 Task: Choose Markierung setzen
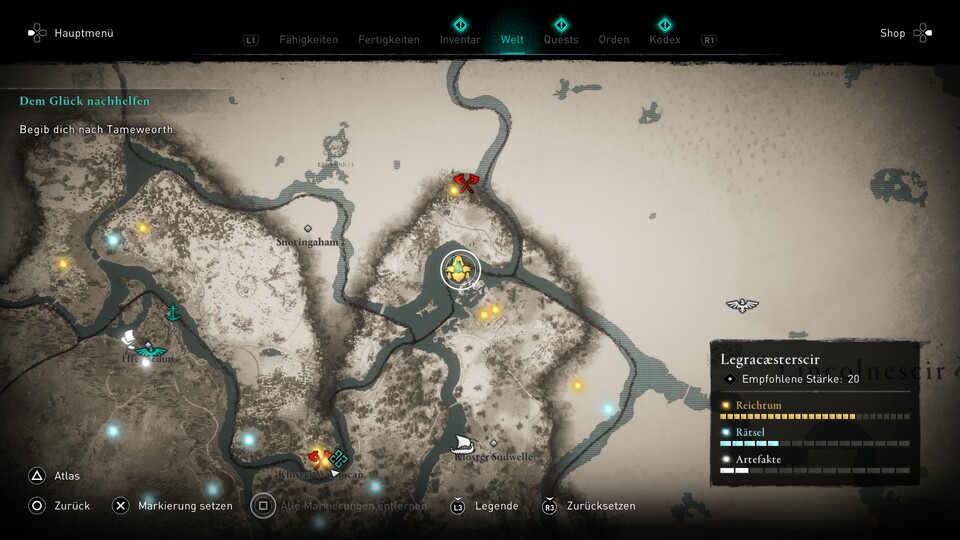[x=185, y=506]
